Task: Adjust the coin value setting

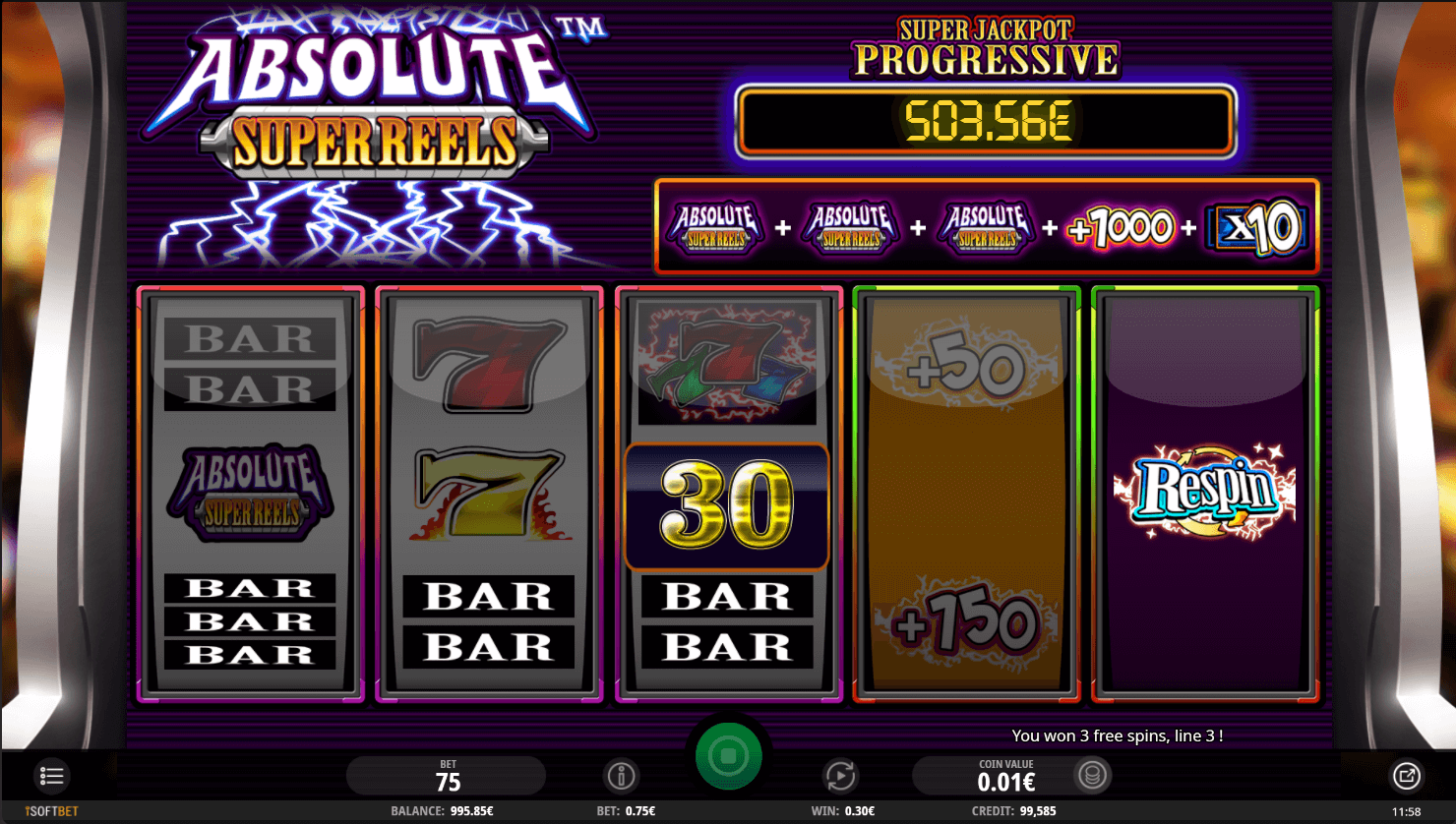Action: pos(1005,776)
